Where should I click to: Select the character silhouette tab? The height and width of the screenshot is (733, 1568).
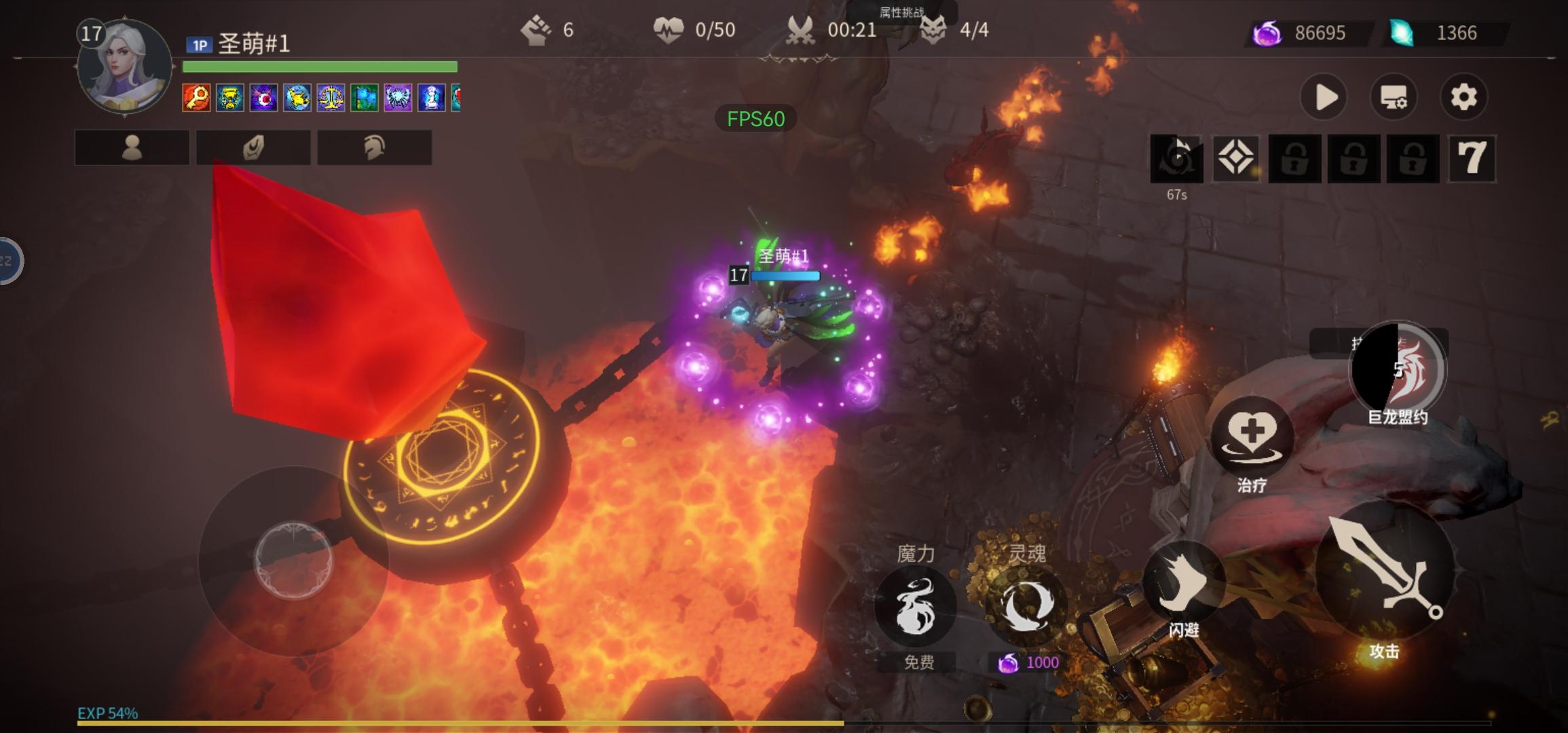pyautogui.click(x=132, y=147)
